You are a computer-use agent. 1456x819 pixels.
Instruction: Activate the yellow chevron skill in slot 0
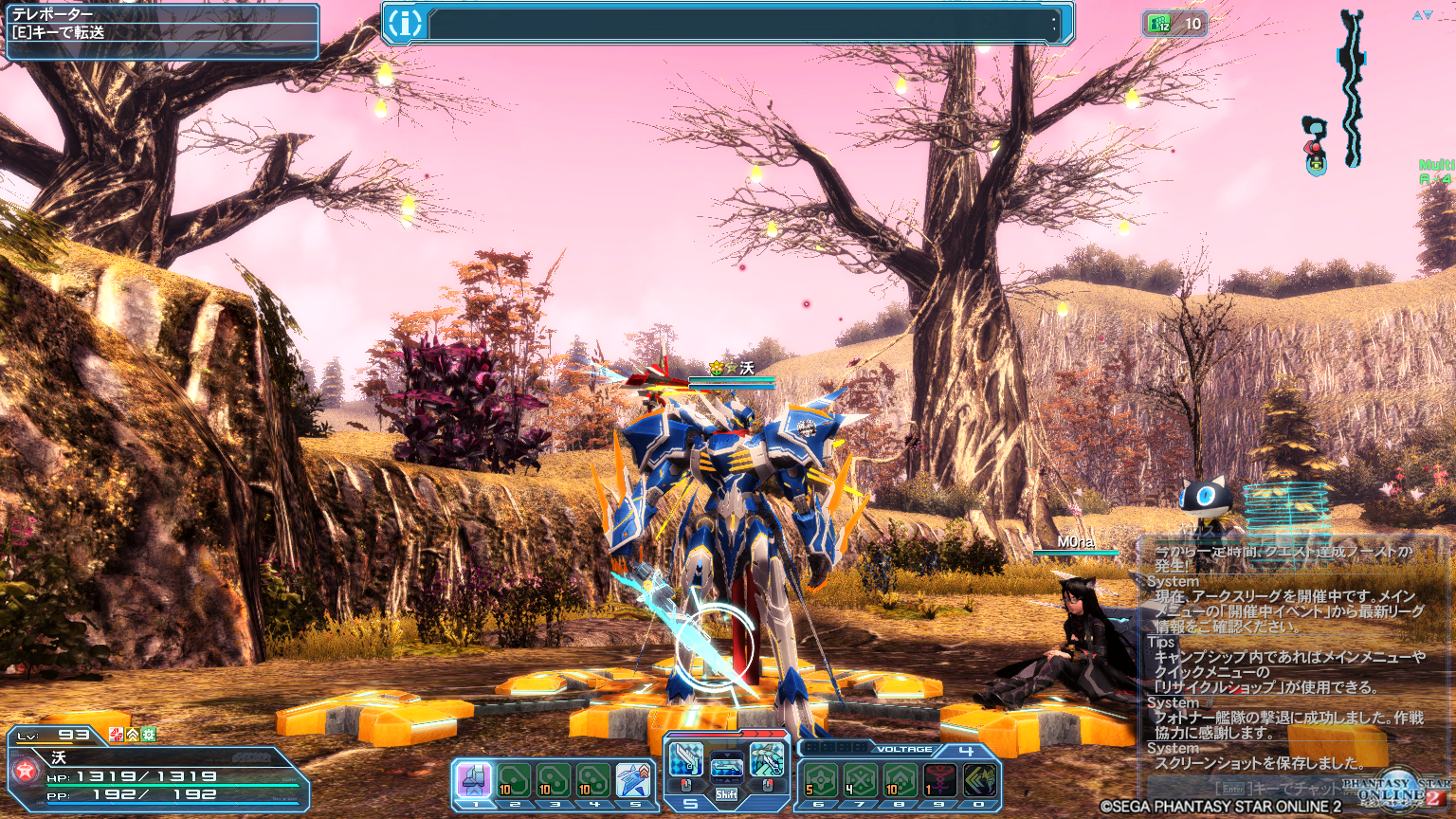(979, 780)
